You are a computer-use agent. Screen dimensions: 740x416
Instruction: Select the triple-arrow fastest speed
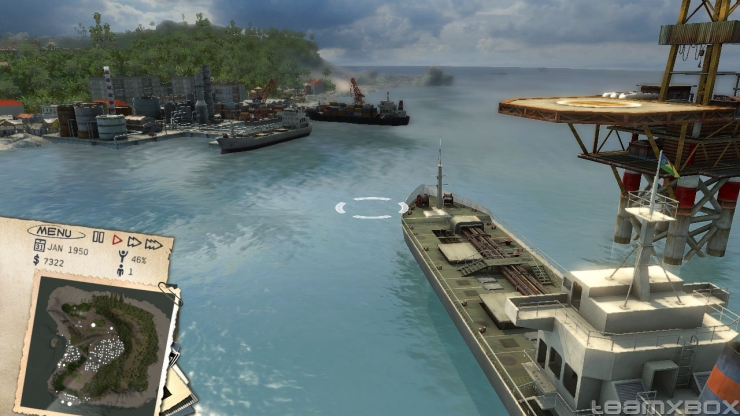[153, 244]
